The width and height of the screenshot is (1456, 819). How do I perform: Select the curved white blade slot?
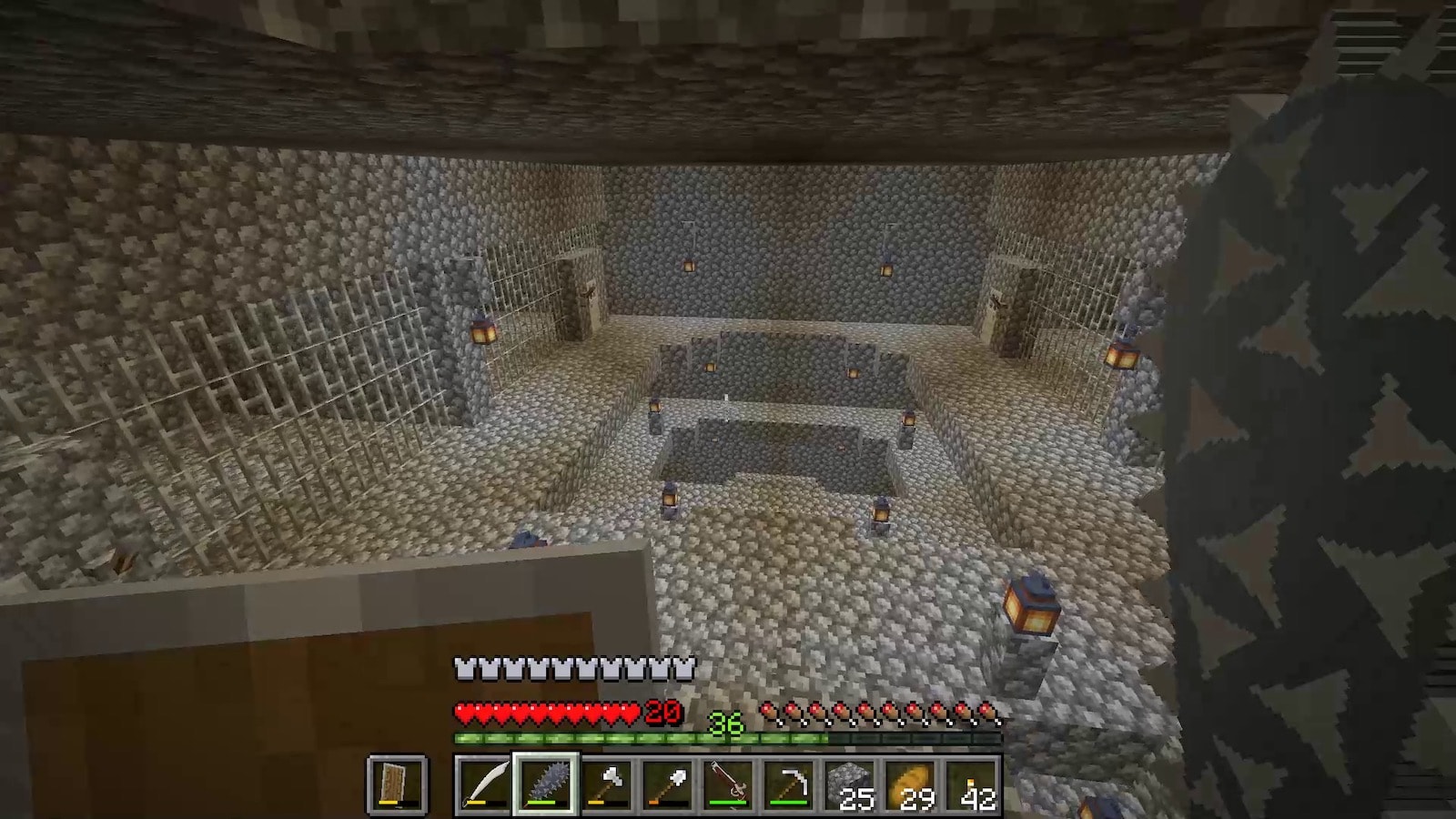[484, 784]
